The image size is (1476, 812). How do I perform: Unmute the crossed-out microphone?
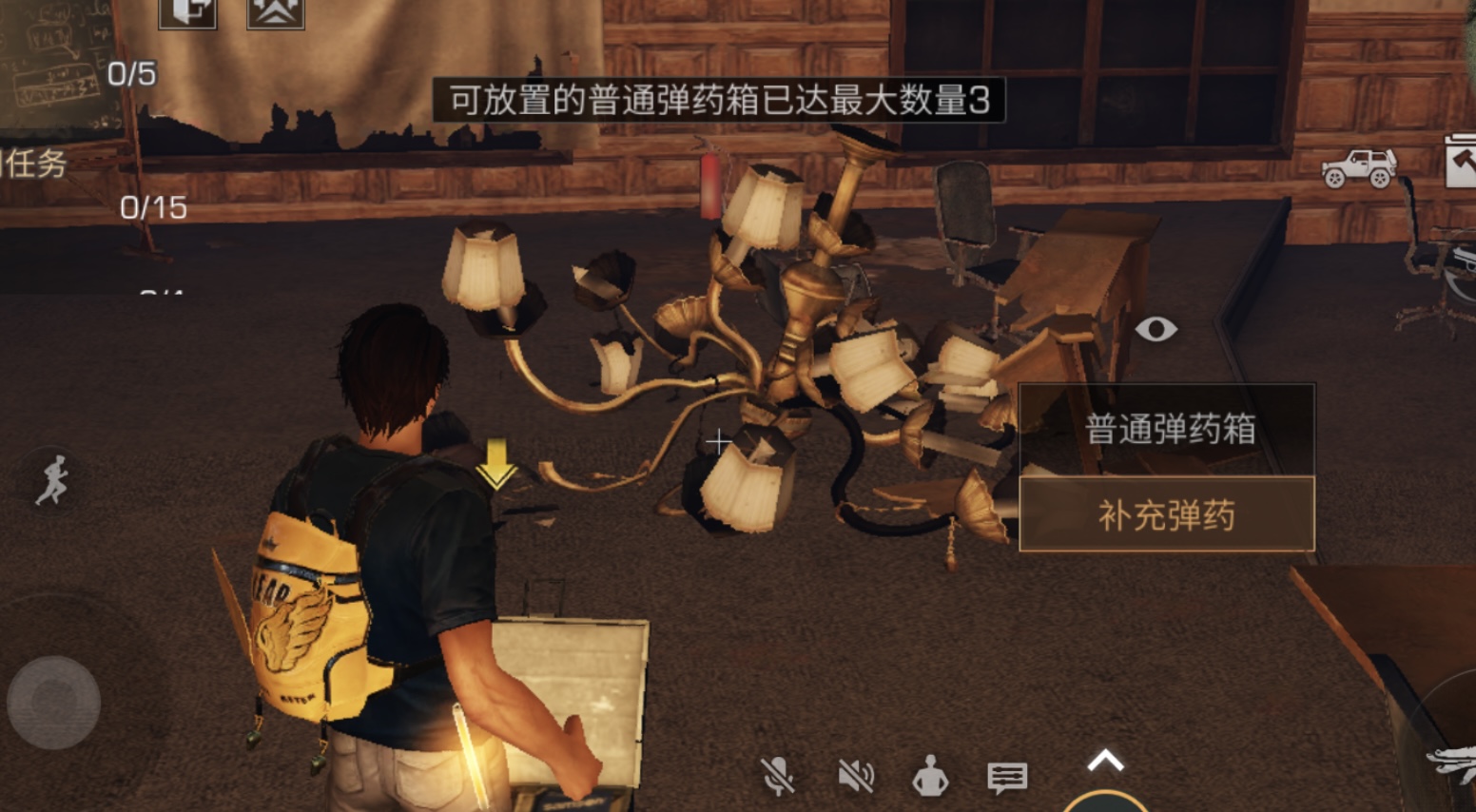778,777
